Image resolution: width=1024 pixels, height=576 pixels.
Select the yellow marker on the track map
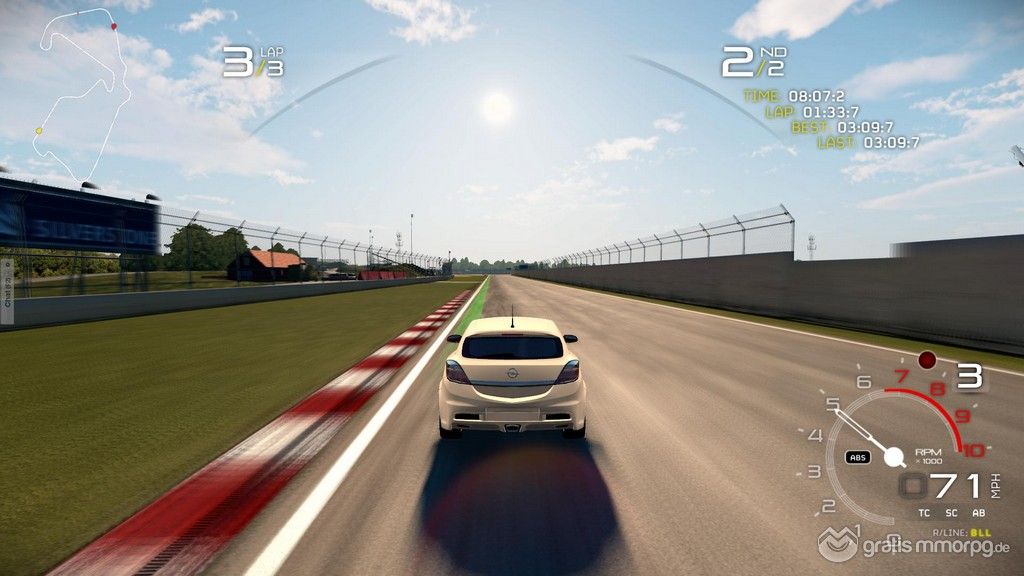39,131
